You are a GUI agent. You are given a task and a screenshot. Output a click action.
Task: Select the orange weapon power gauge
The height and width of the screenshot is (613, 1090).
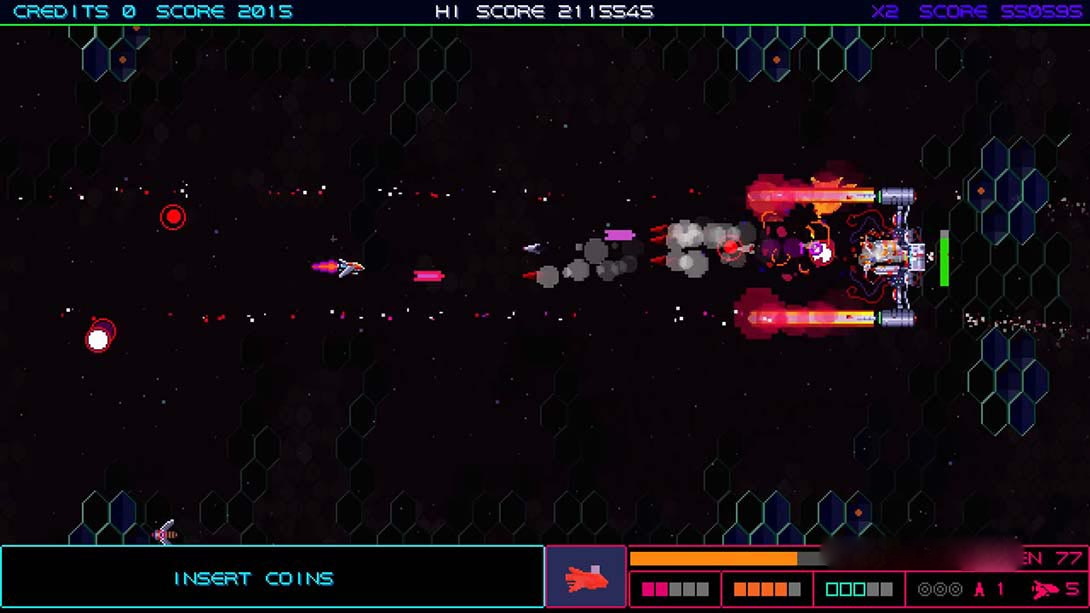click(767, 590)
